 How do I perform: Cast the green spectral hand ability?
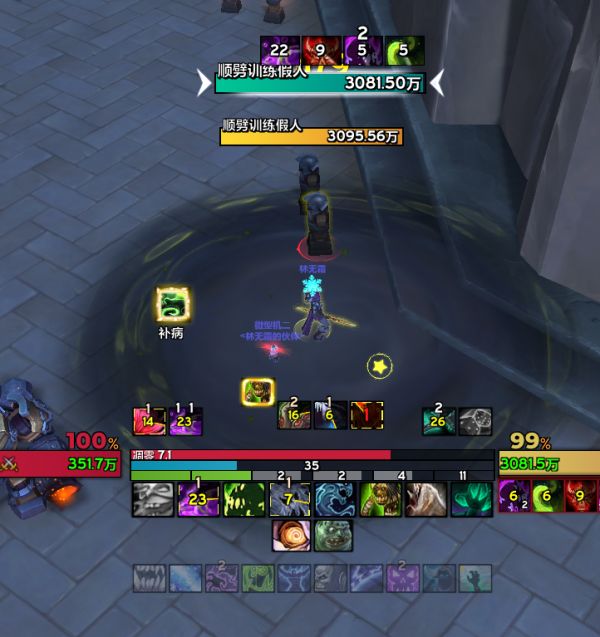click(x=471, y=499)
